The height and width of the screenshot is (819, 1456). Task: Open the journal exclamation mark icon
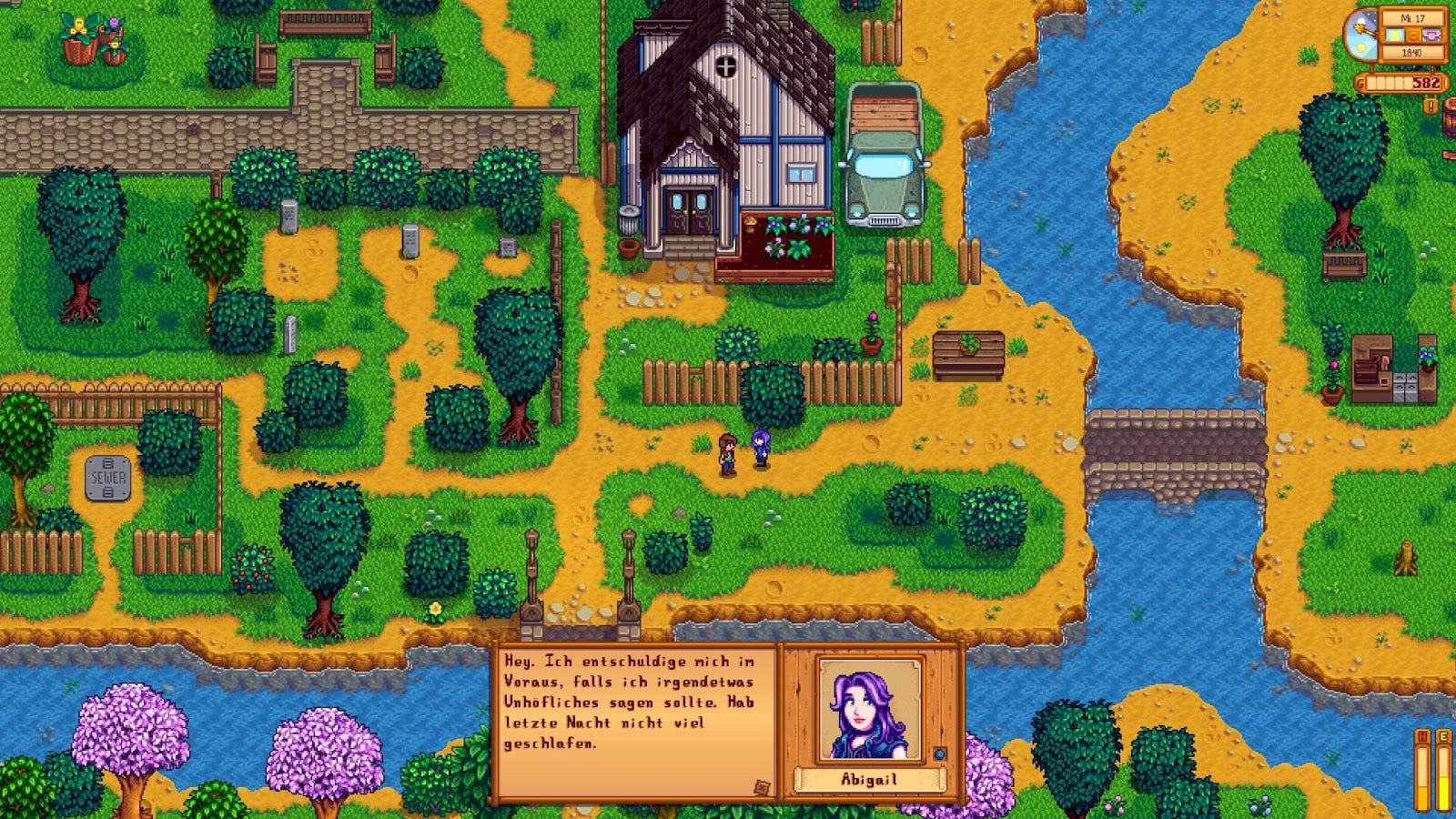tap(1431, 106)
